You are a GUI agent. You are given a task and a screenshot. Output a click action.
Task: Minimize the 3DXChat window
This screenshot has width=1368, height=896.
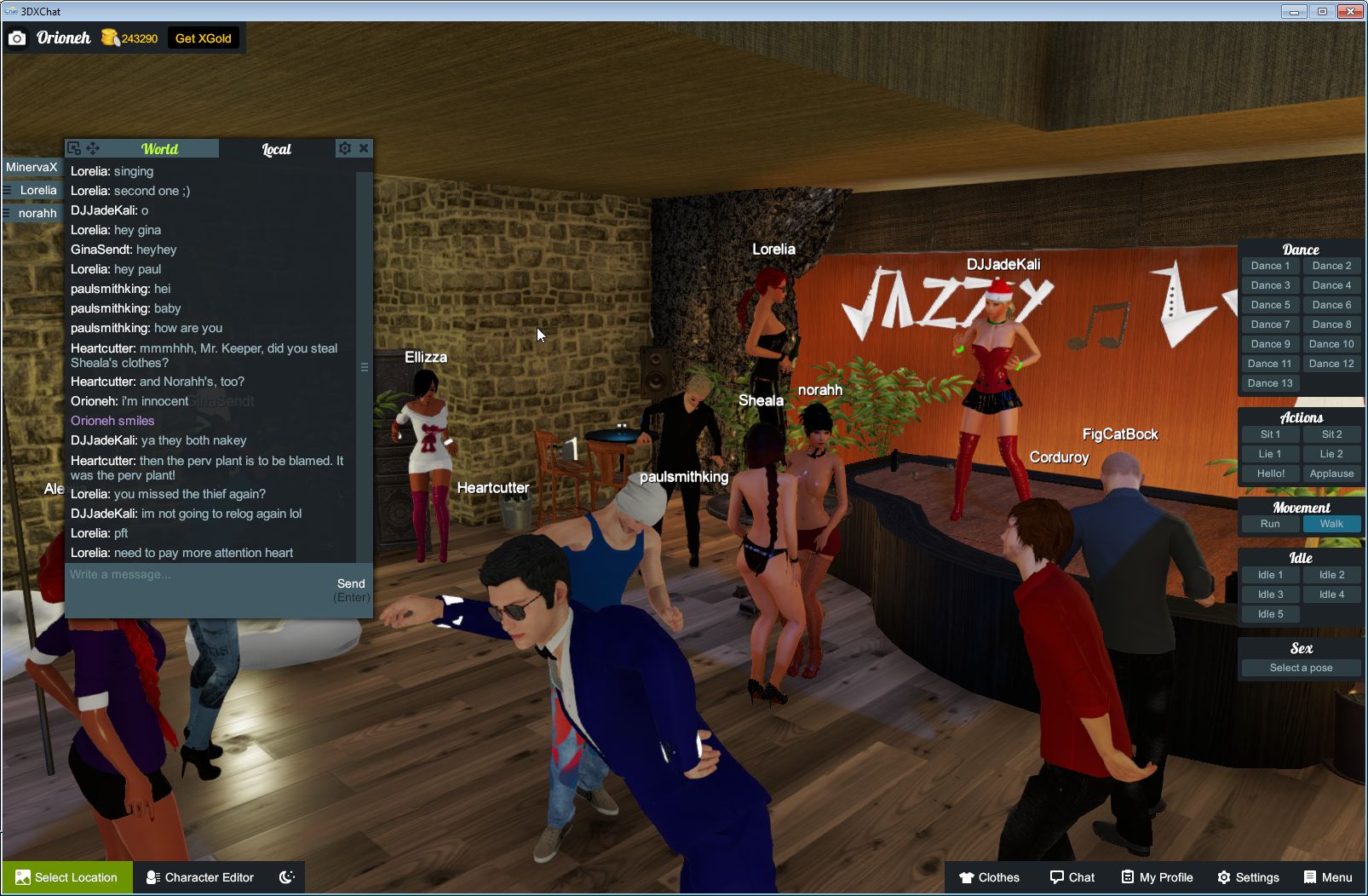click(1294, 12)
